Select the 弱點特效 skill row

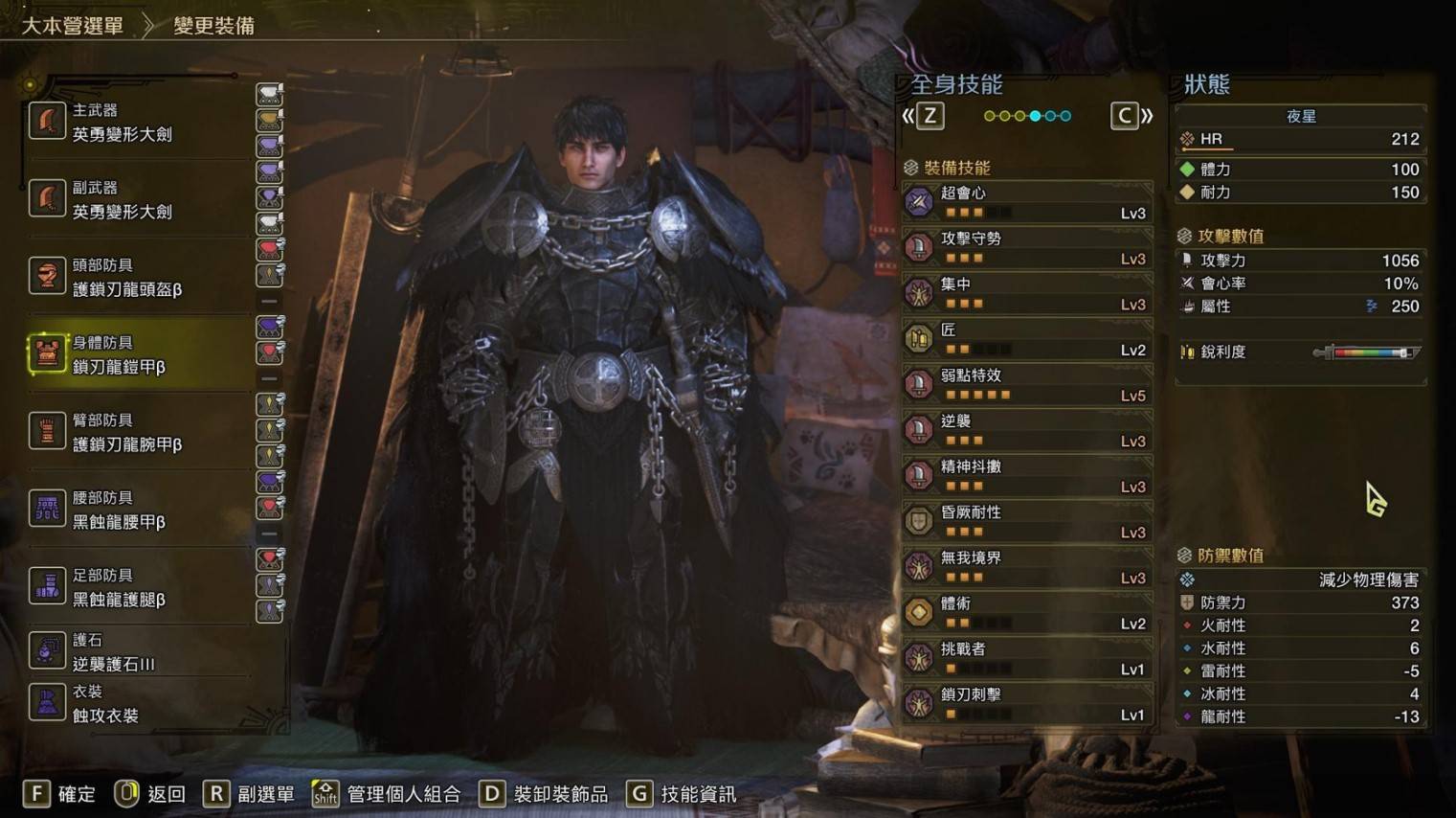pyautogui.click(x=1028, y=385)
